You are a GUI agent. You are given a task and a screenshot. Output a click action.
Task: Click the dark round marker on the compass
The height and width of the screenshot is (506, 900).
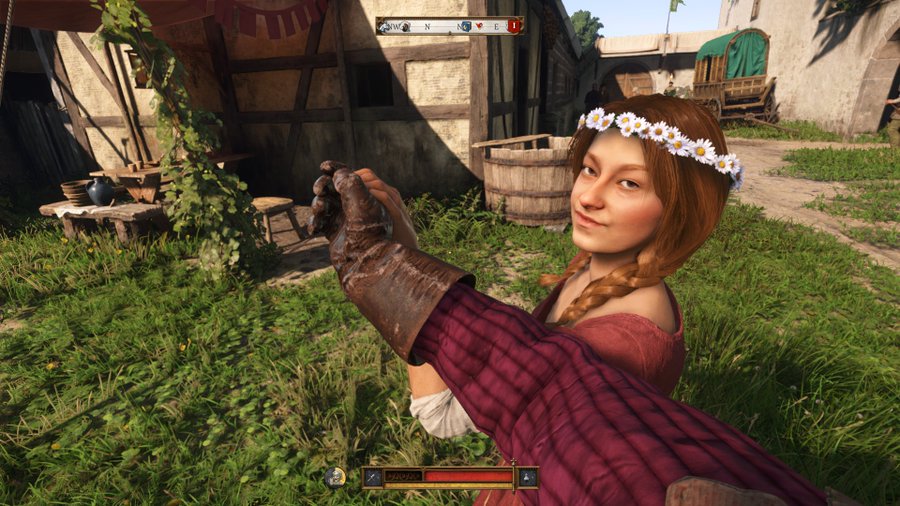[405, 27]
